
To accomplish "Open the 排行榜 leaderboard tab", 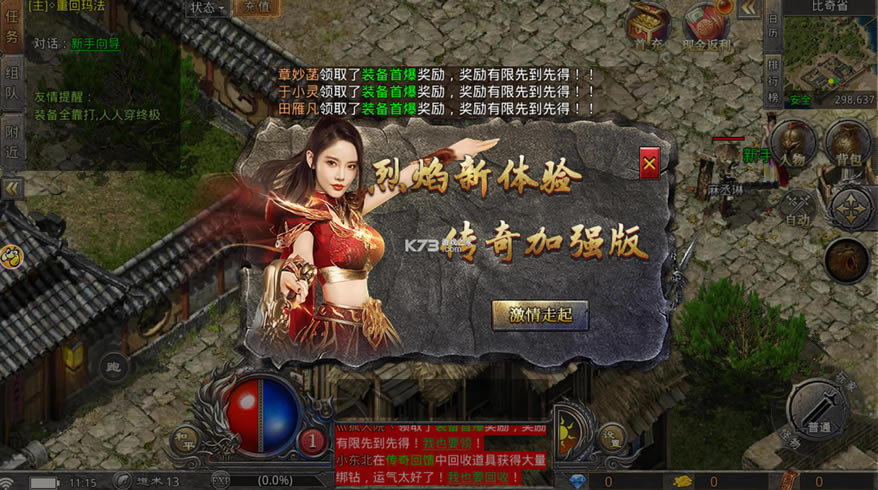I will 772,81.
